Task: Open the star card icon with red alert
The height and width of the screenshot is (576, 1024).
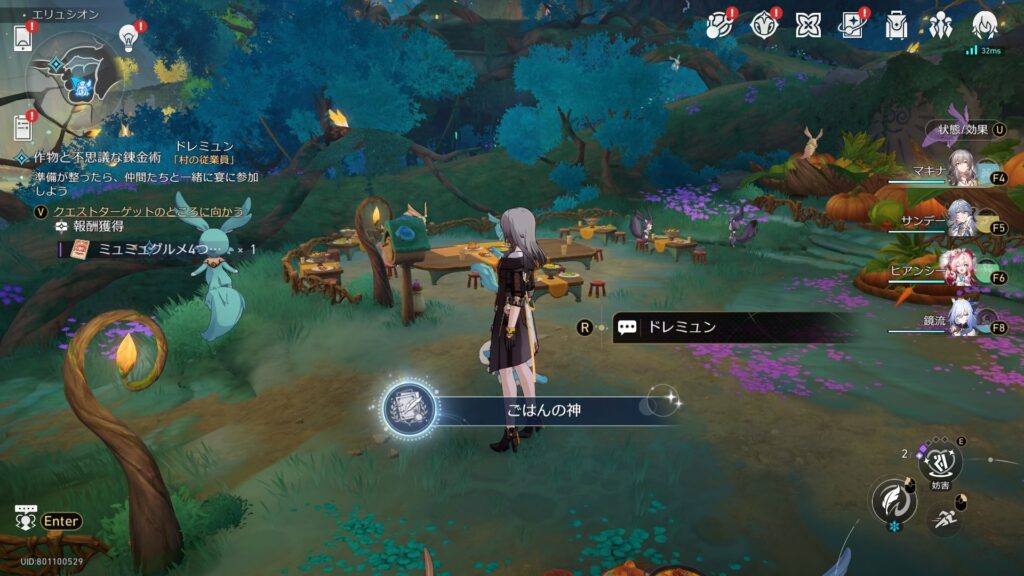Action: pyautogui.click(x=852, y=26)
